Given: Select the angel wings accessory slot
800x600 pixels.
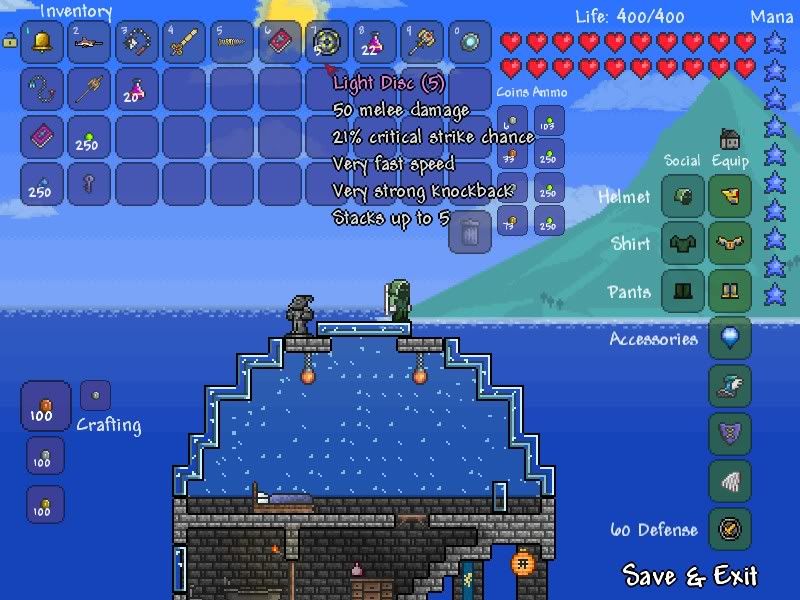Looking at the screenshot, I should (x=730, y=481).
